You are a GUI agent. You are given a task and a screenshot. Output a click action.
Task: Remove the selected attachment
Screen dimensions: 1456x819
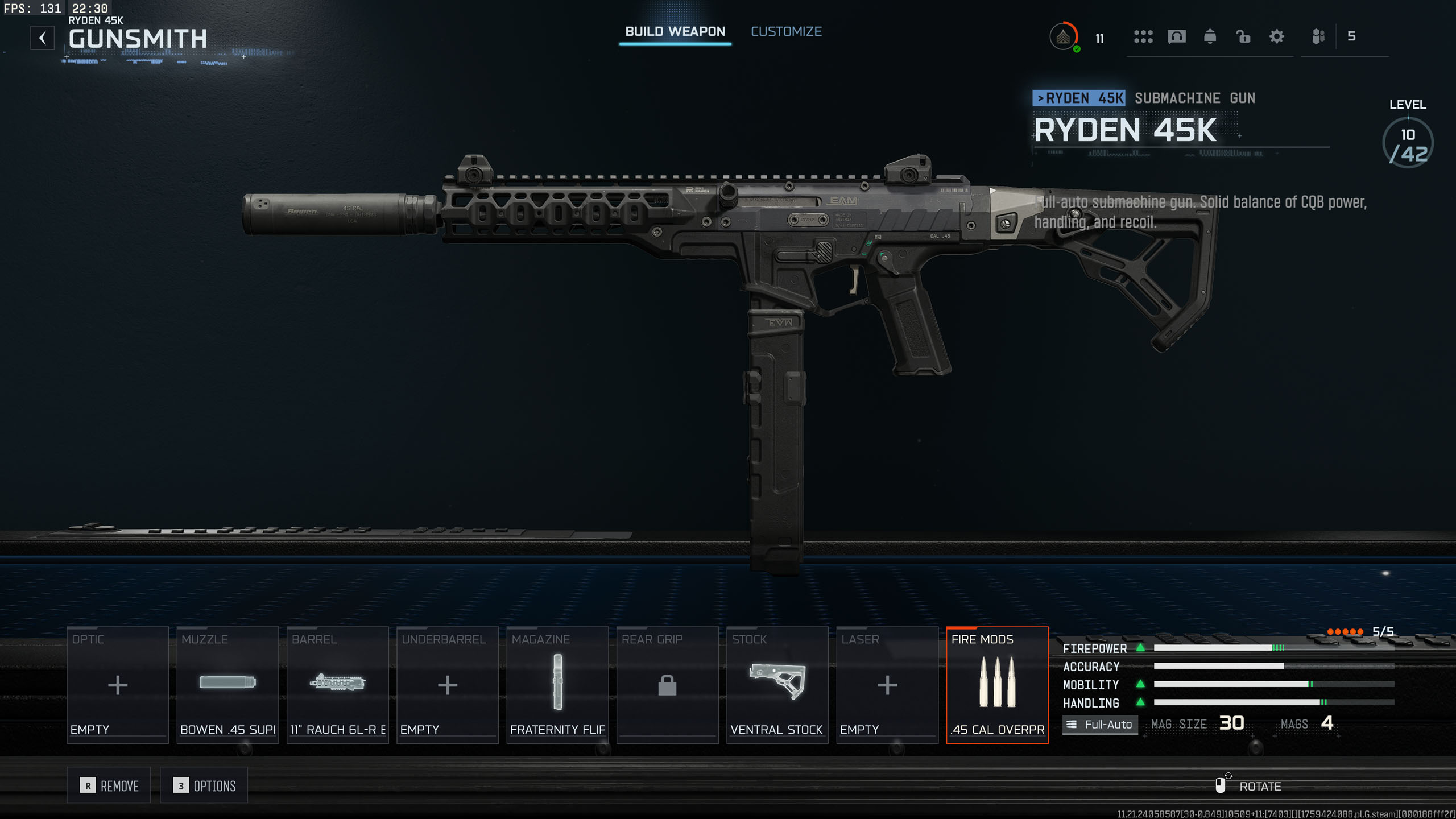(x=109, y=785)
